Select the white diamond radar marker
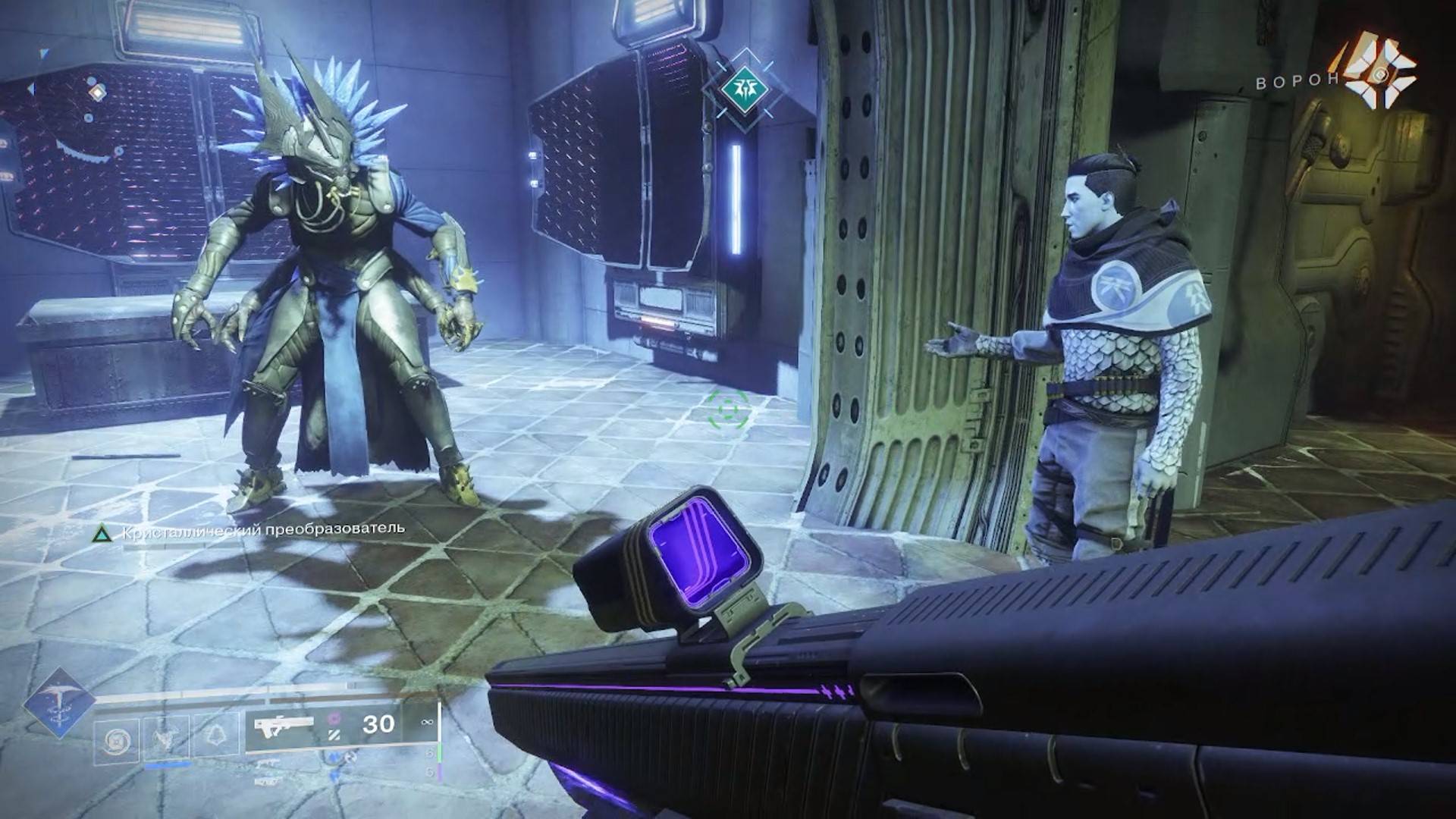Image resolution: width=1456 pixels, height=819 pixels. tap(97, 93)
